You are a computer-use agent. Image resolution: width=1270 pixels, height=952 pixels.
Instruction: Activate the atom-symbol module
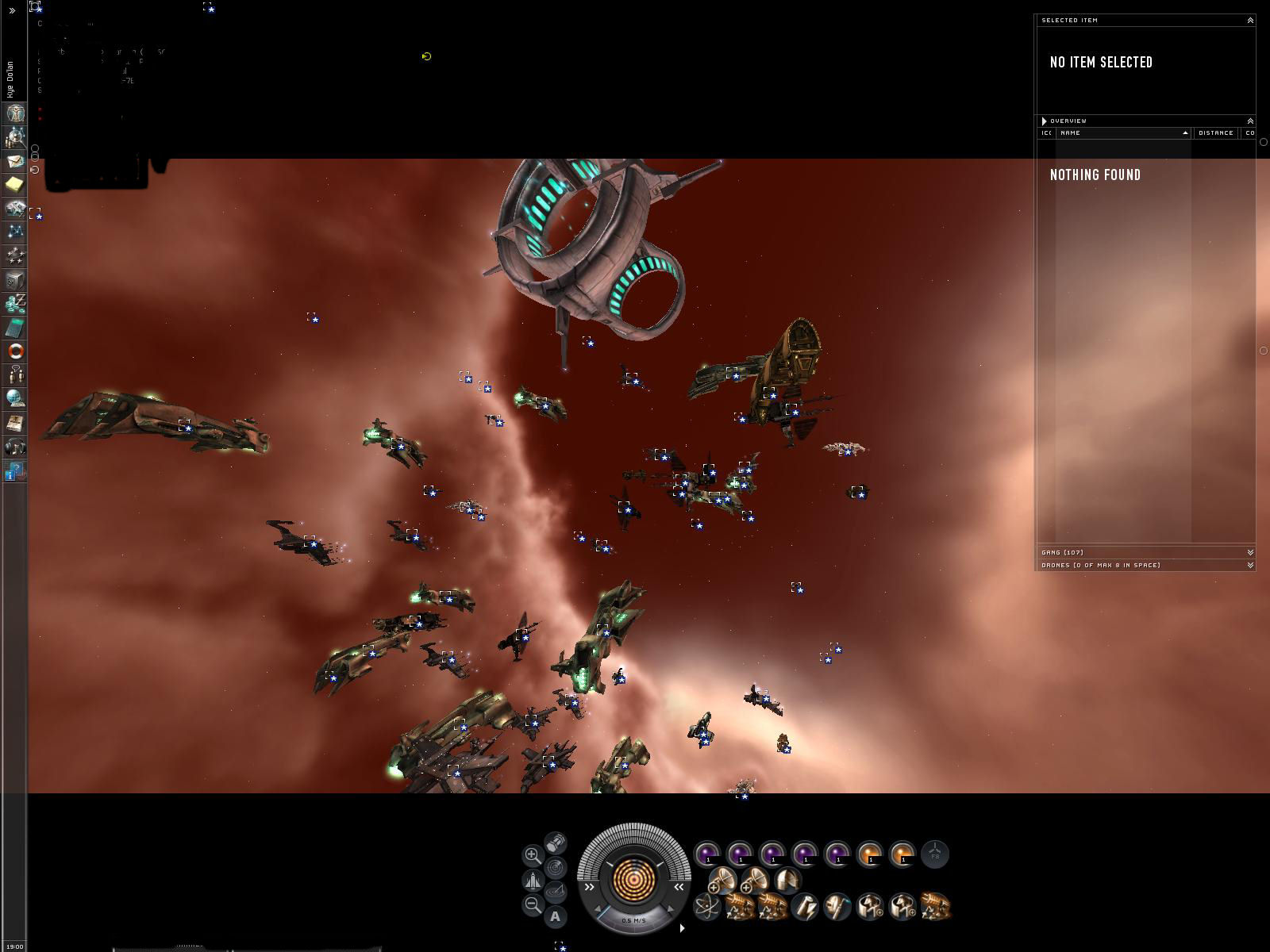[706, 906]
